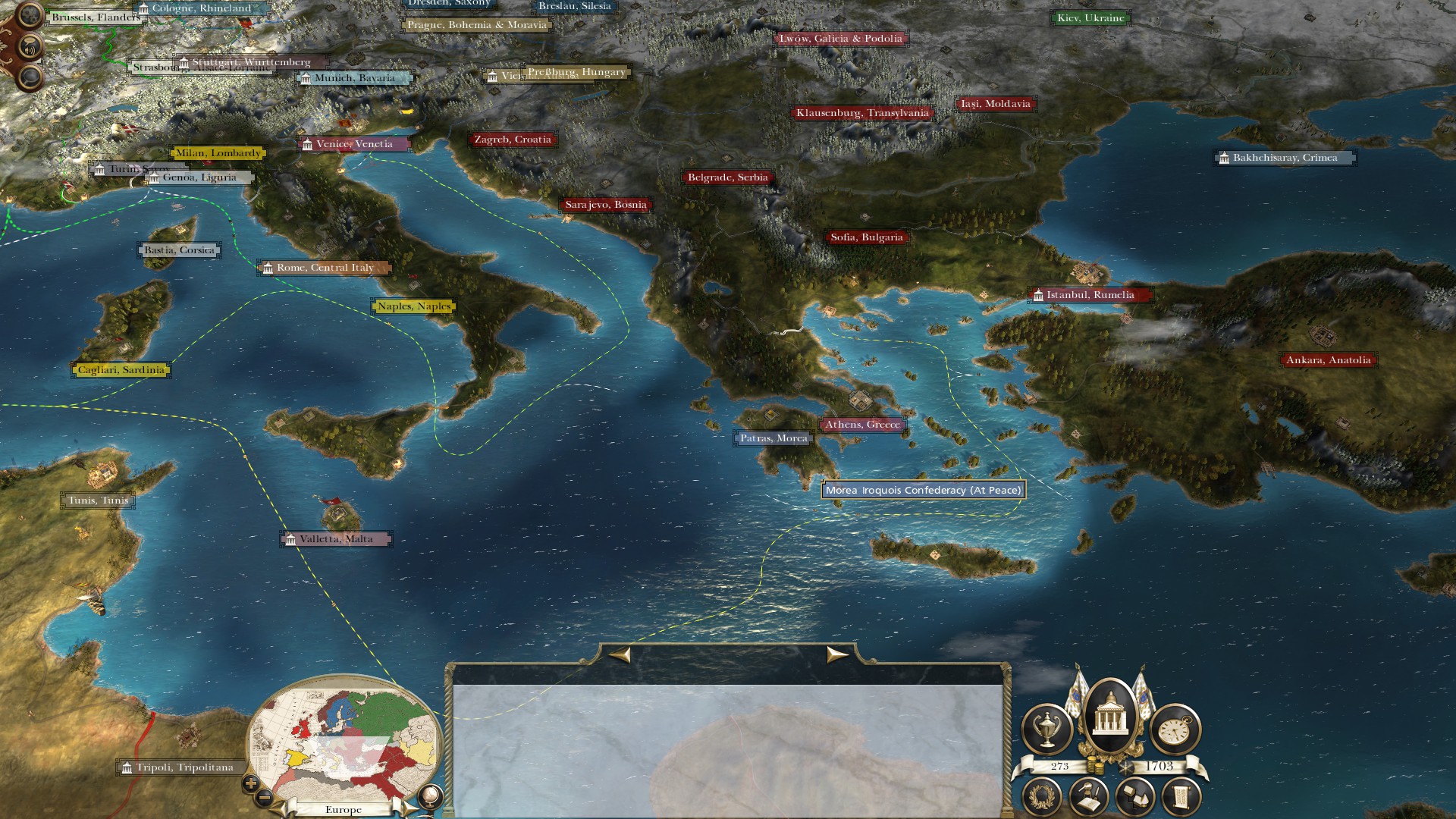The width and height of the screenshot is (1456, 819).
Task: Toggle the advisor speech and sound button
Action: pos(30,48)
